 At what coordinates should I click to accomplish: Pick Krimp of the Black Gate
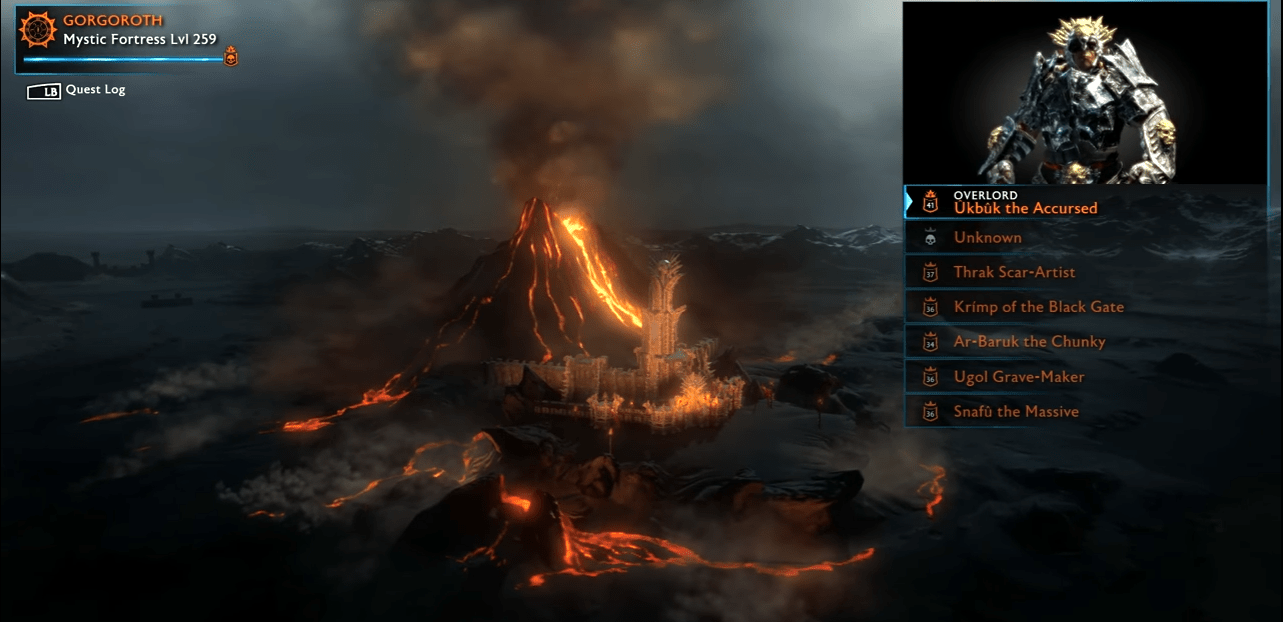pos(1038,307)
